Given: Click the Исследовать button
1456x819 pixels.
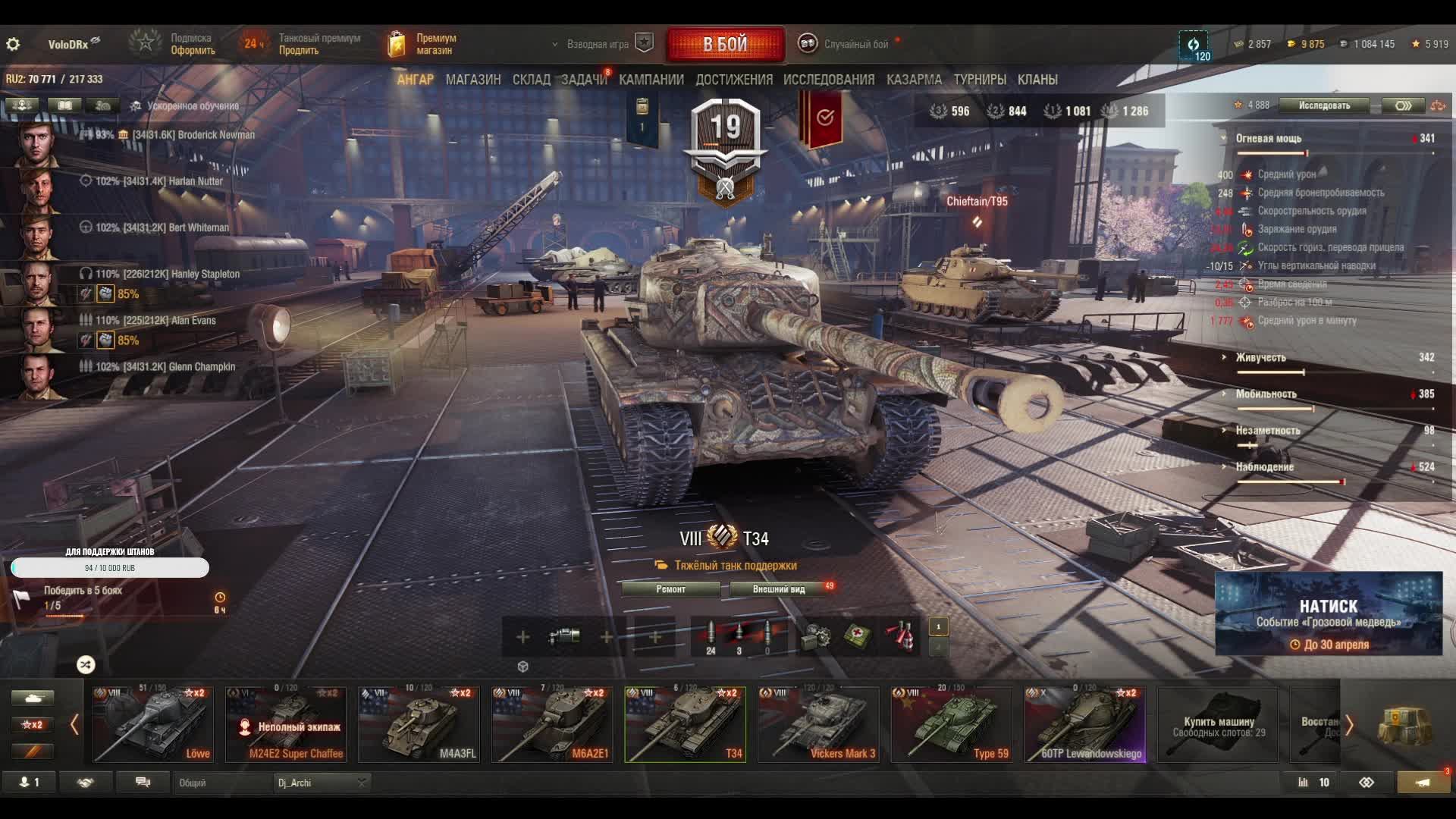Looking at the screenshot, I should [1324, 105].
